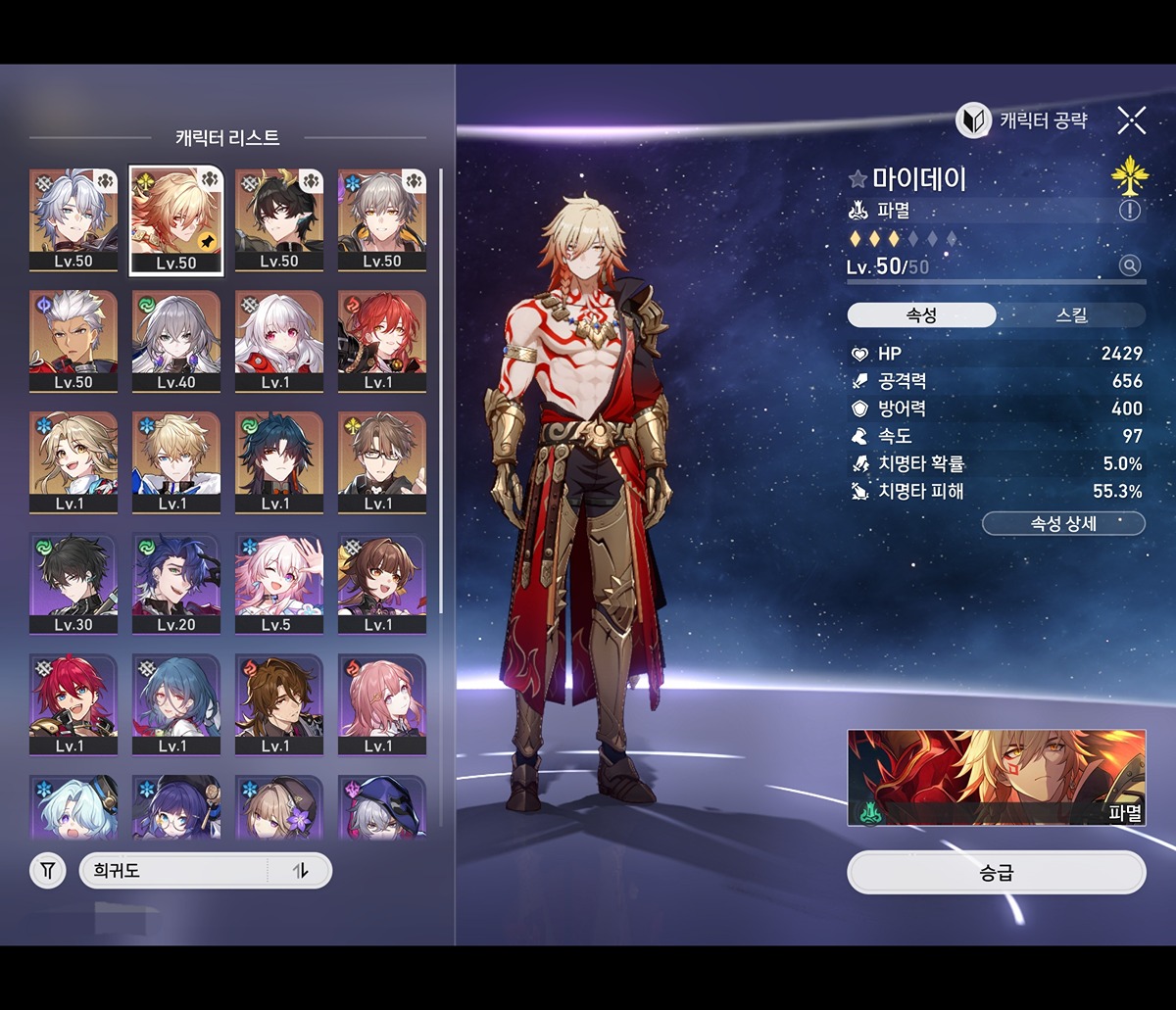Choose the Lv.30 dark-haired character
The width and height of the screenshot is (1176, 1010).
(x=73, y=583)
